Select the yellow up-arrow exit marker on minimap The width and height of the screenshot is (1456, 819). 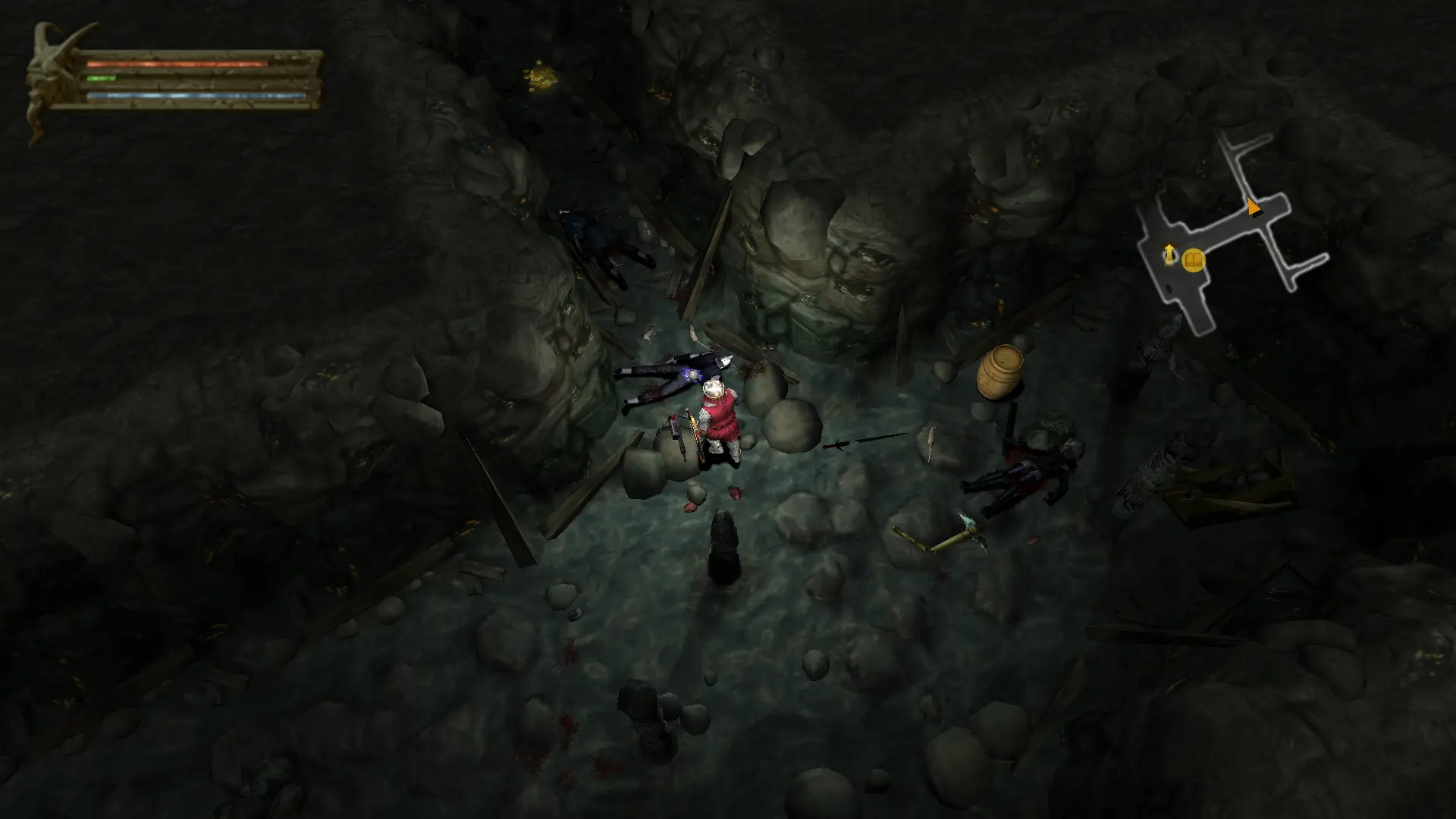pos(1169,253)
